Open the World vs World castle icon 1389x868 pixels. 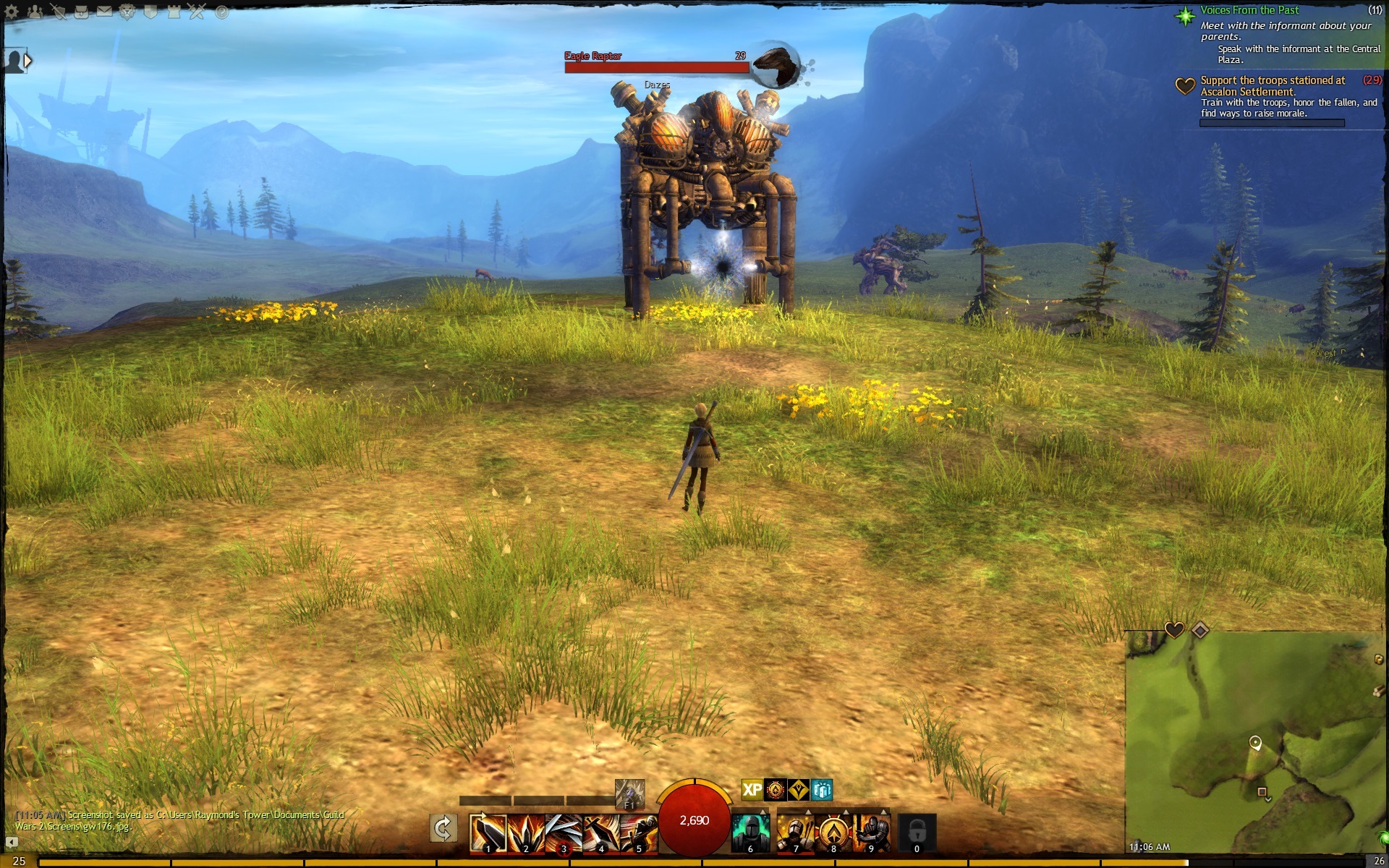pos(174,12)
